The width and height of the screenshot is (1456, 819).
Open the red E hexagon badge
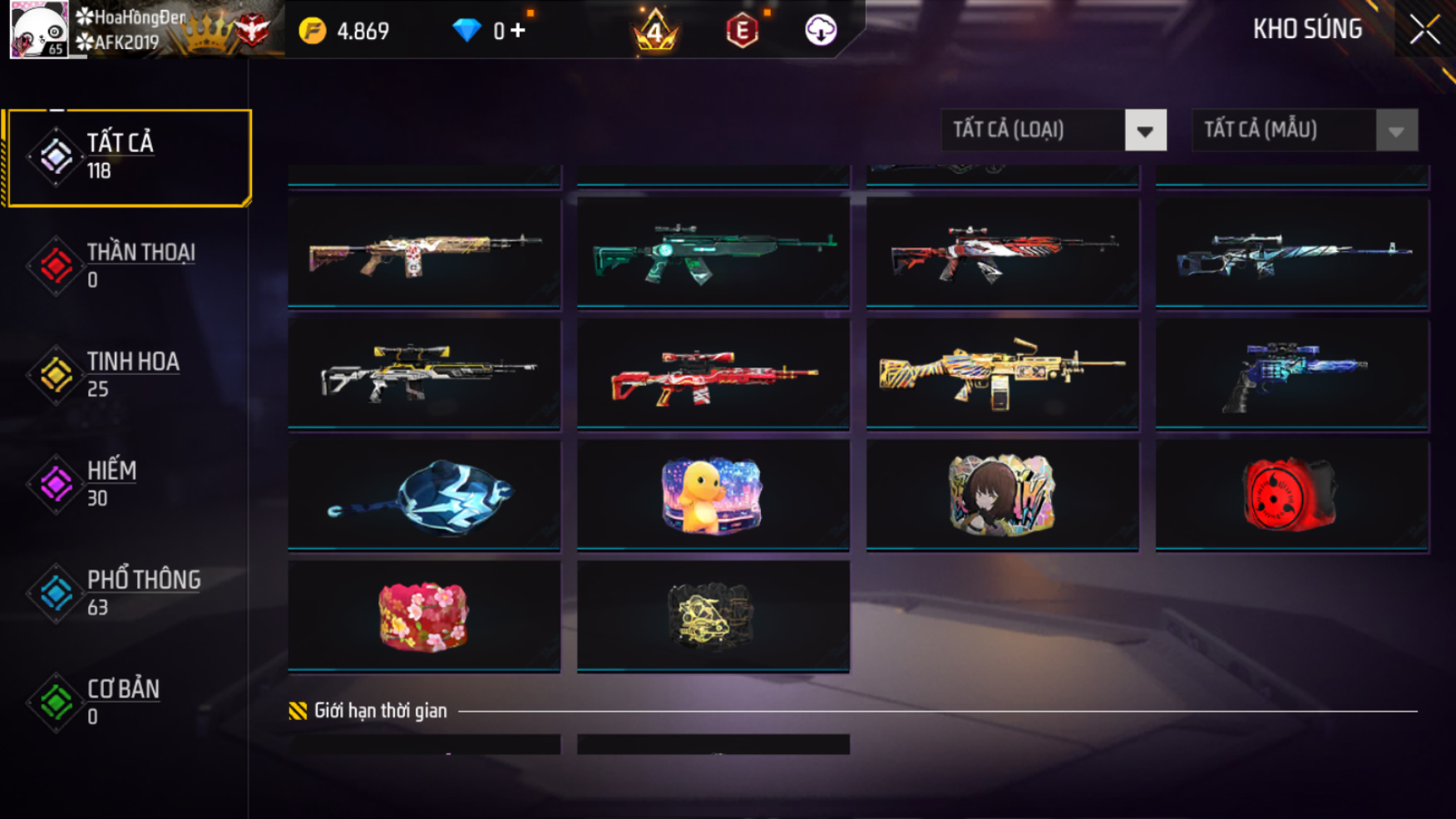click(742, 32)
